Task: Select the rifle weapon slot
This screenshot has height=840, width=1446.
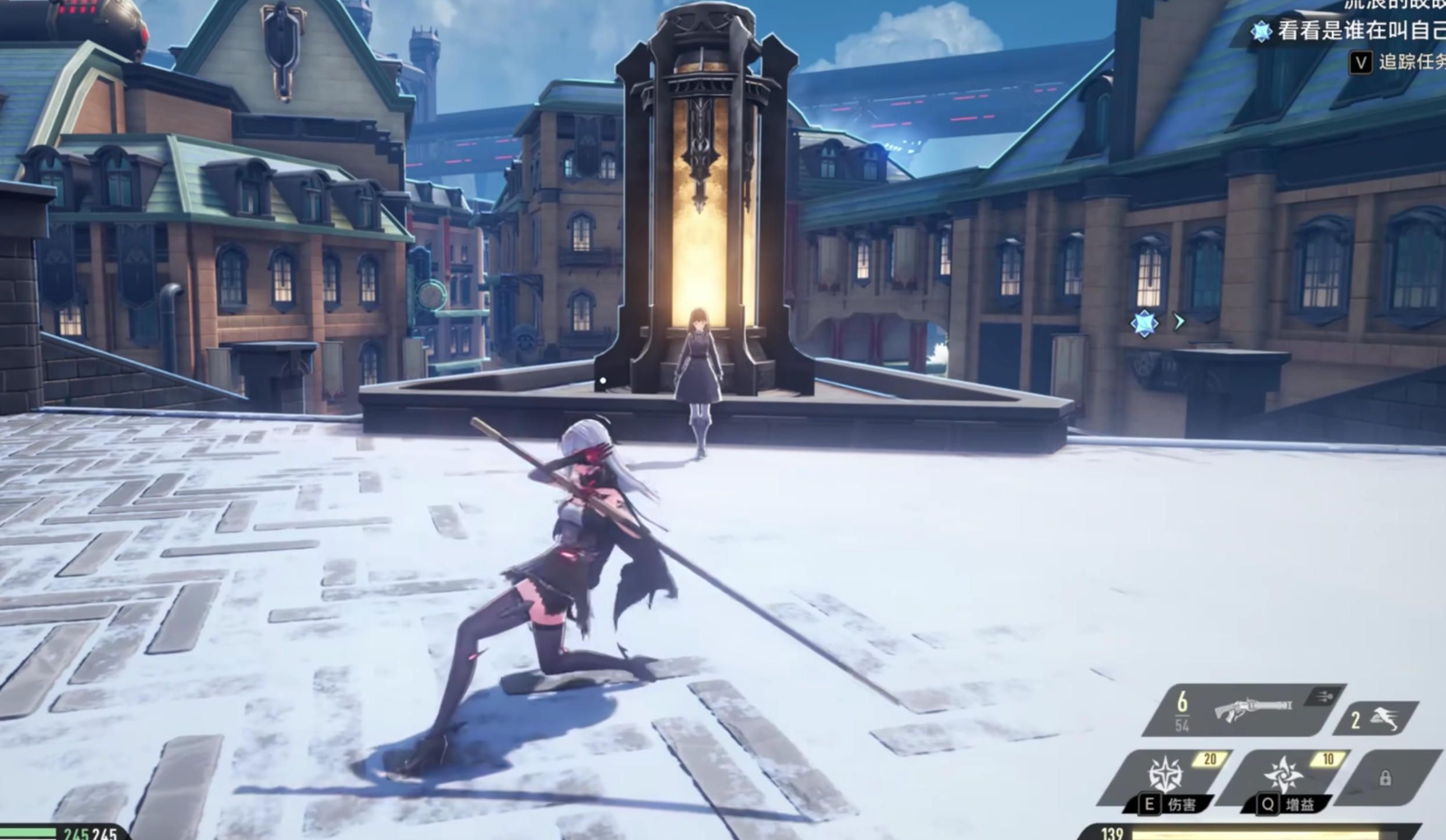Action: click(x=1252, y=710)
